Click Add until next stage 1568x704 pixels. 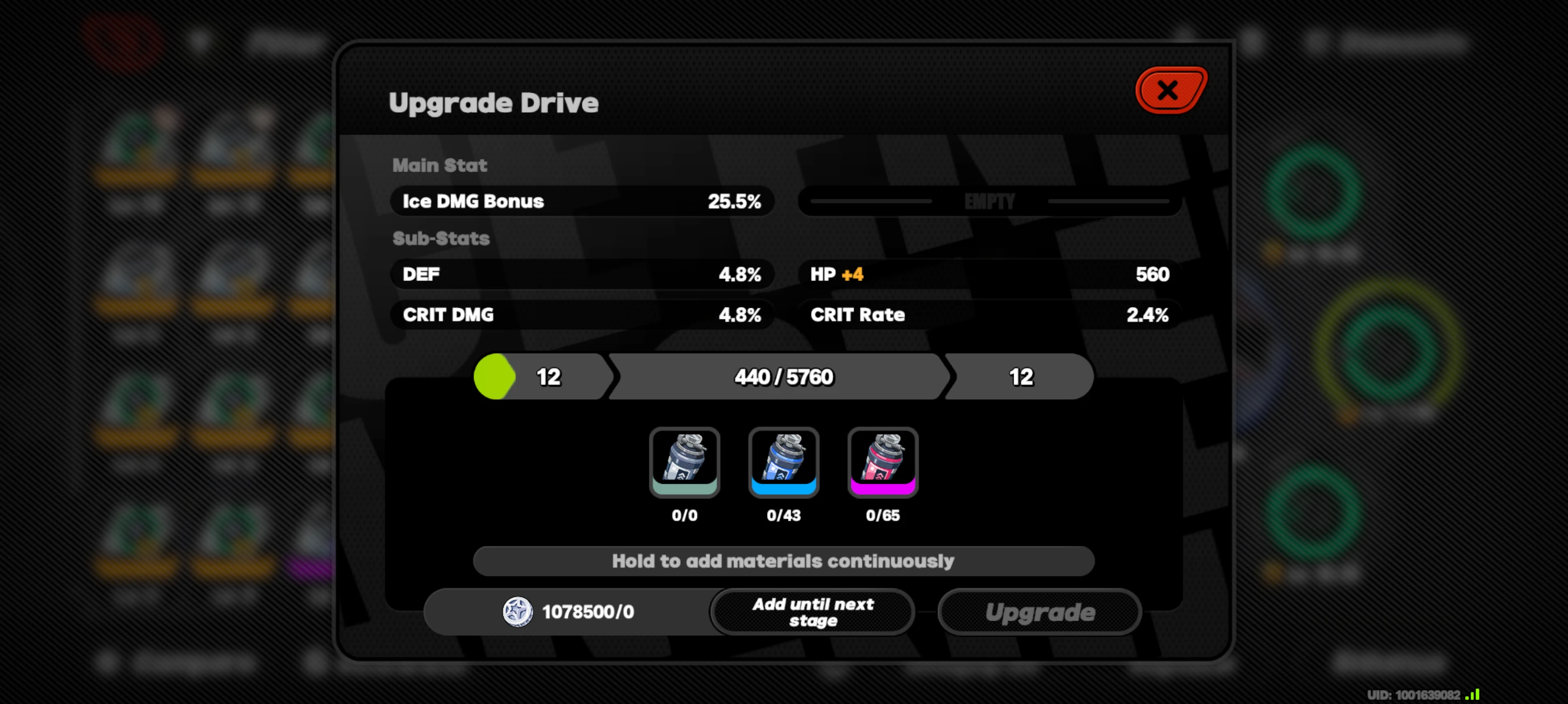point(812,611)
